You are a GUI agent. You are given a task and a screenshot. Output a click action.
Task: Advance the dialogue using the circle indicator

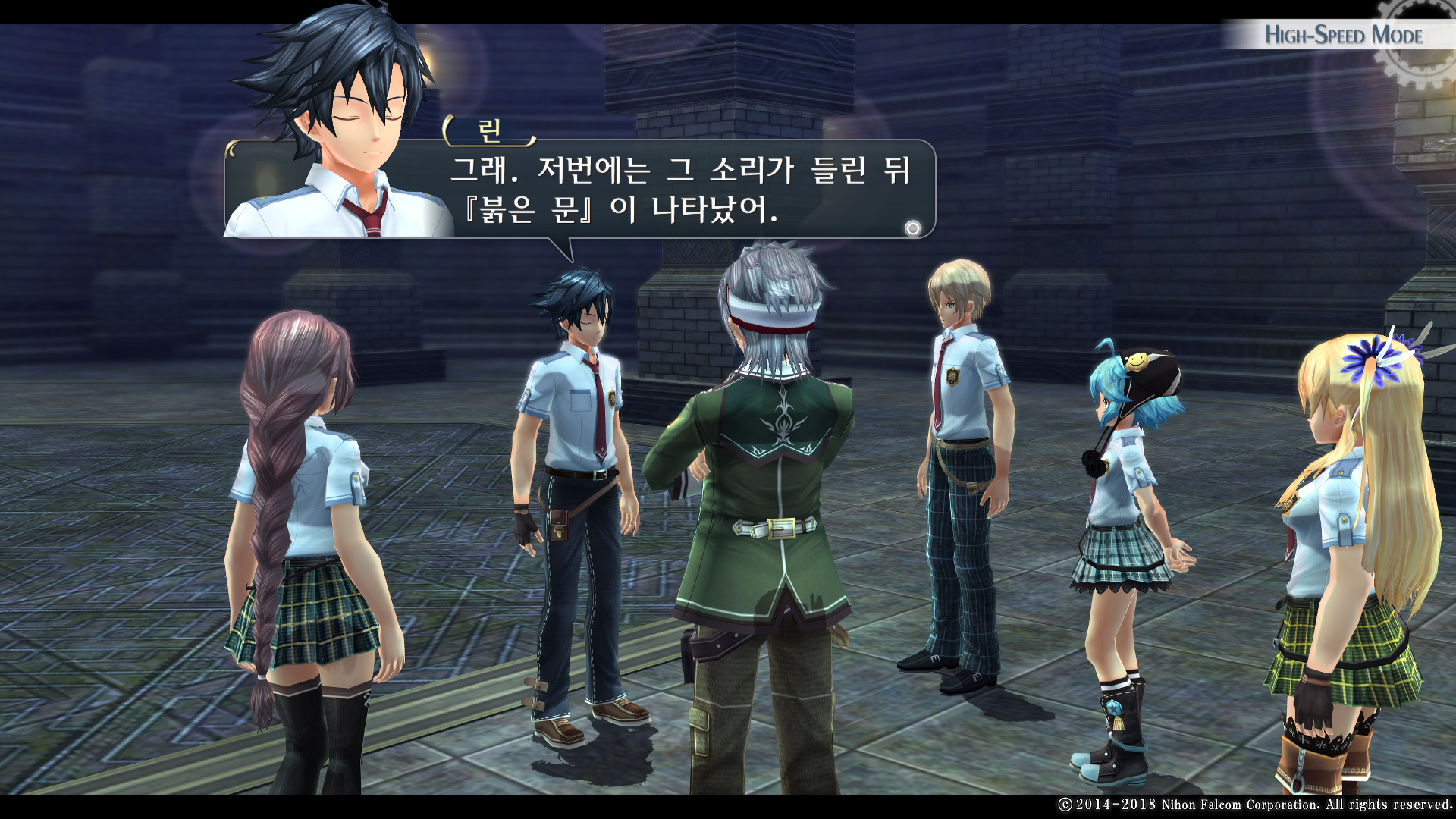pyautogui.click(x=913, y=227)
